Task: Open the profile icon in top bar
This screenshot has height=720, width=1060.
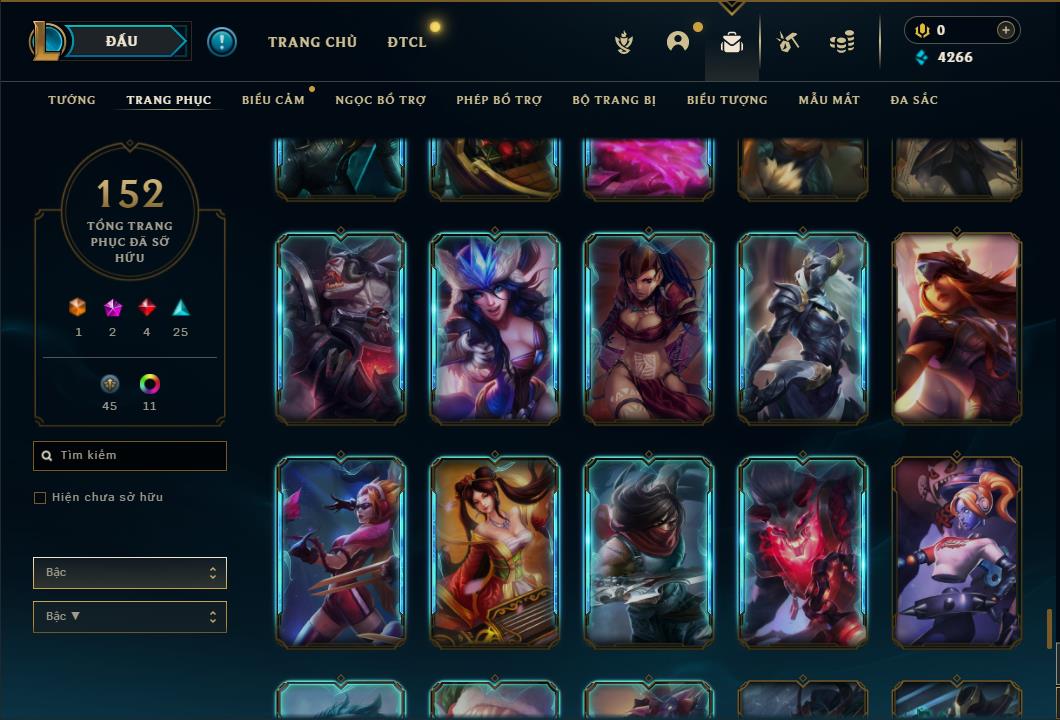Action: tap(678, 42)
